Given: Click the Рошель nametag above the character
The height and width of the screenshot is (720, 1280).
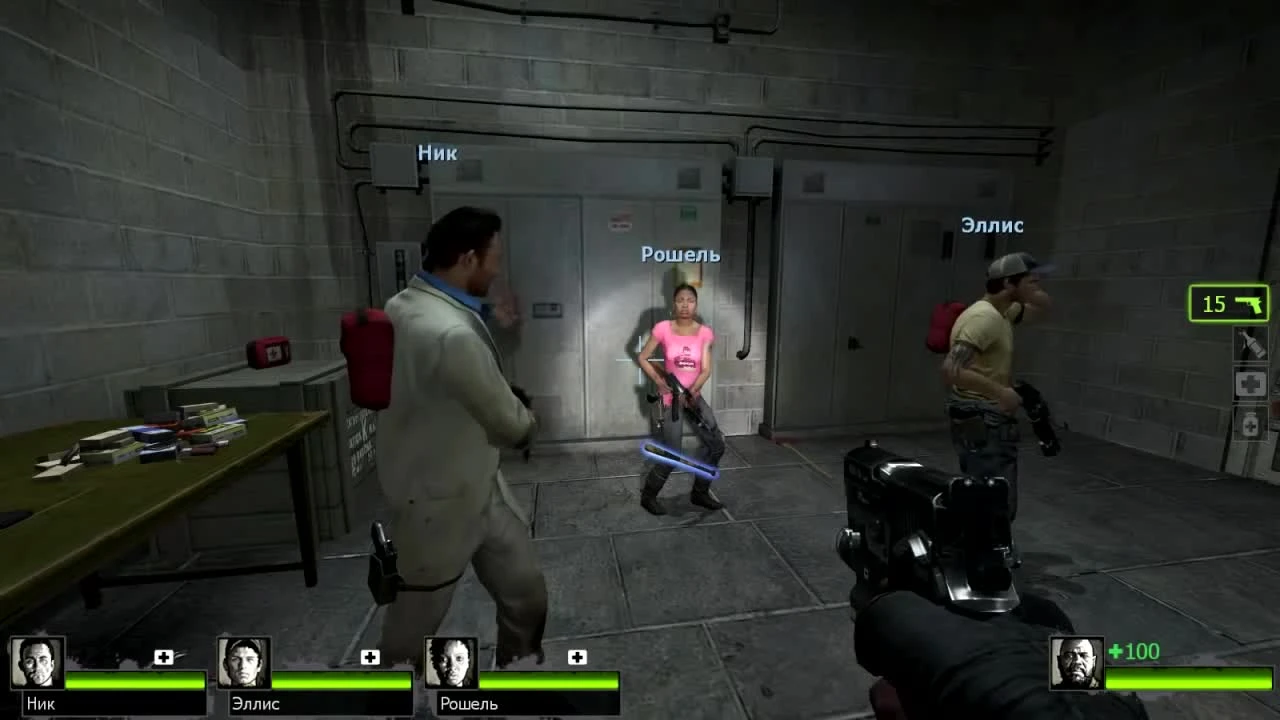Looking at the screenshot, I should [x=680, y=254].
